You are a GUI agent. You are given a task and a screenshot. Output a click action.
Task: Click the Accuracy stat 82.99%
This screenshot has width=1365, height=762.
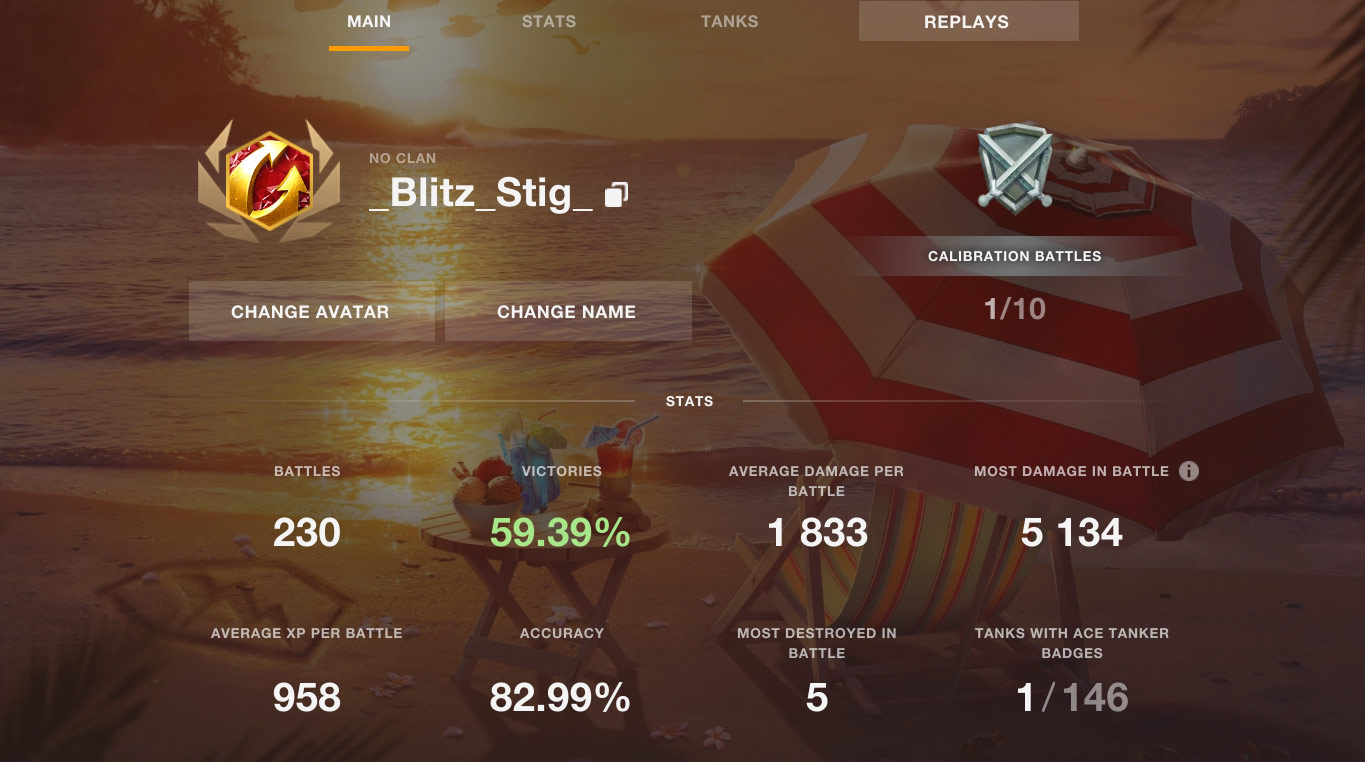[561, 697]
